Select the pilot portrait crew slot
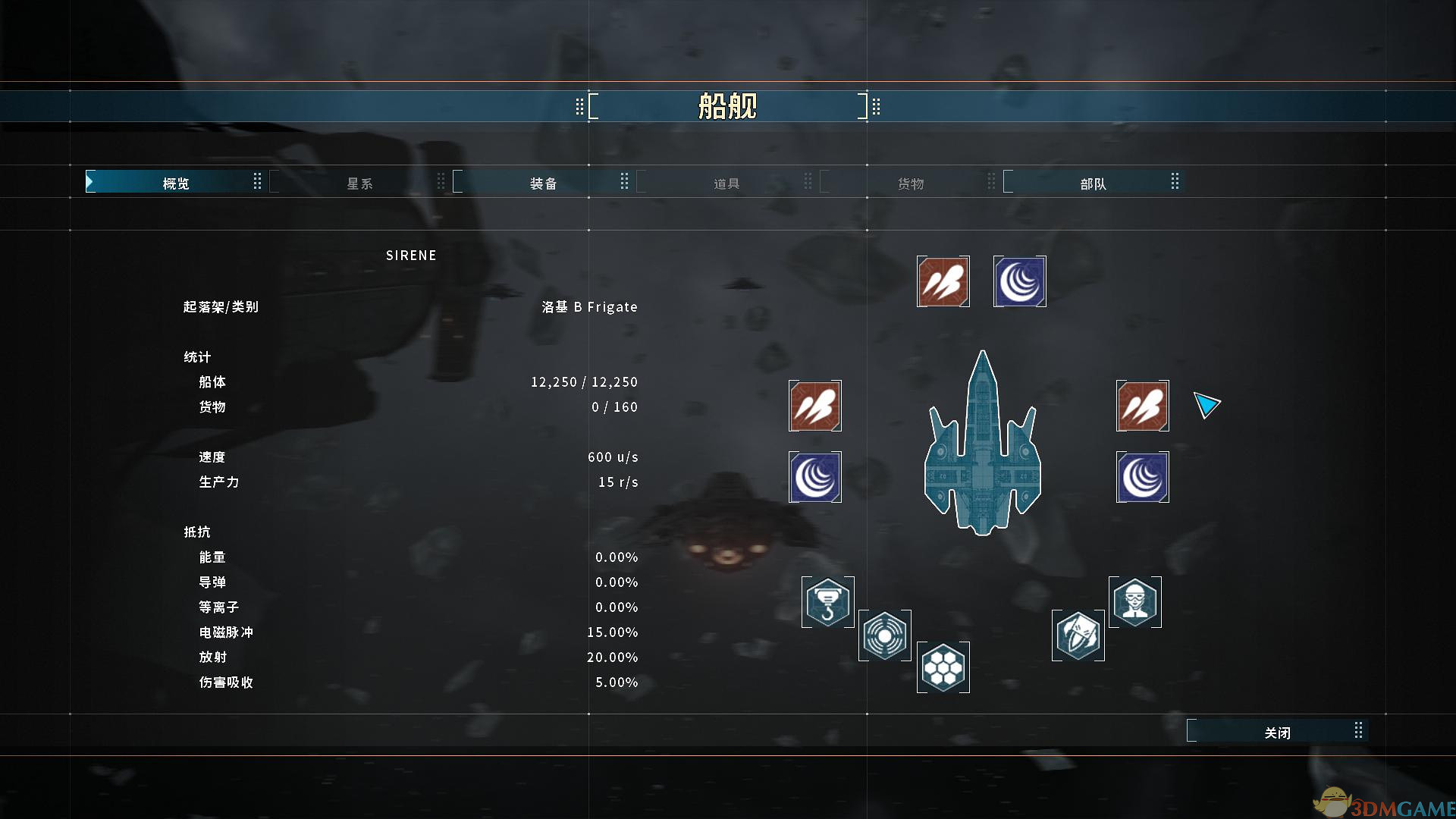1456x819 pixels. (x=1134, y=602)
